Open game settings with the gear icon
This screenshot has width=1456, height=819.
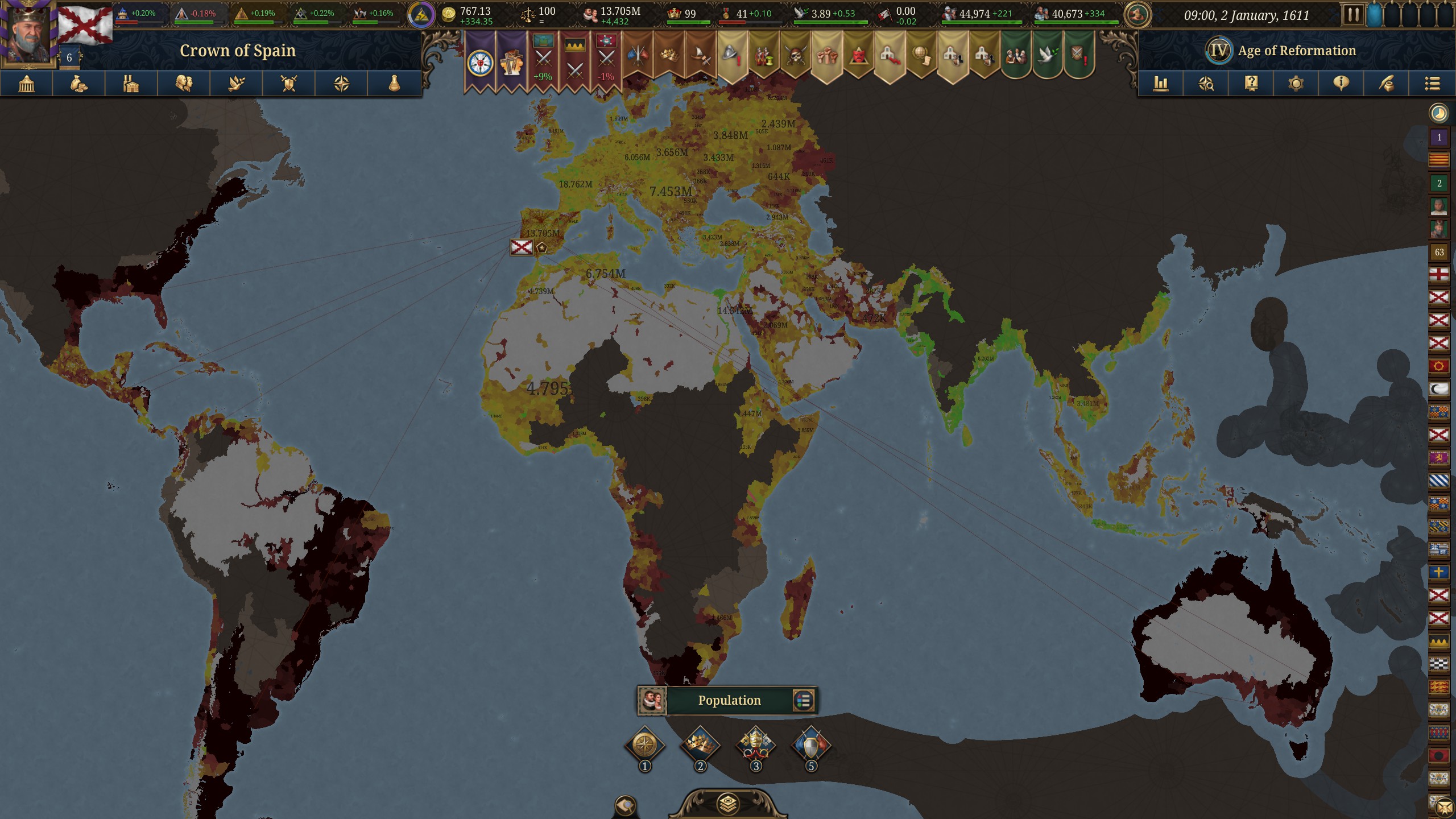click(x=1295, y=84)
